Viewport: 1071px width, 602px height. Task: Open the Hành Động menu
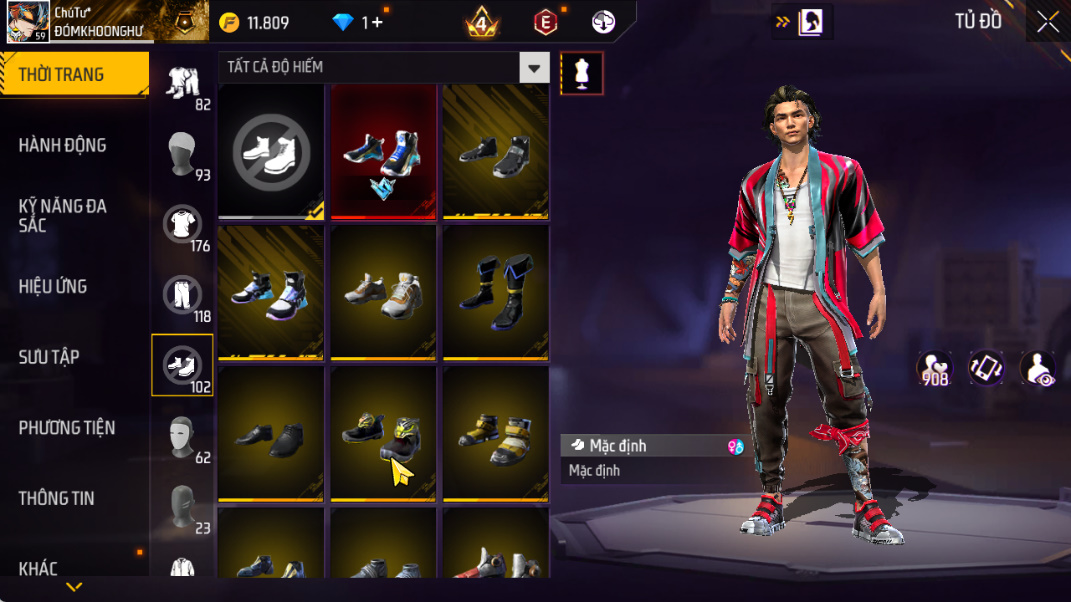[x=62, y=145]
